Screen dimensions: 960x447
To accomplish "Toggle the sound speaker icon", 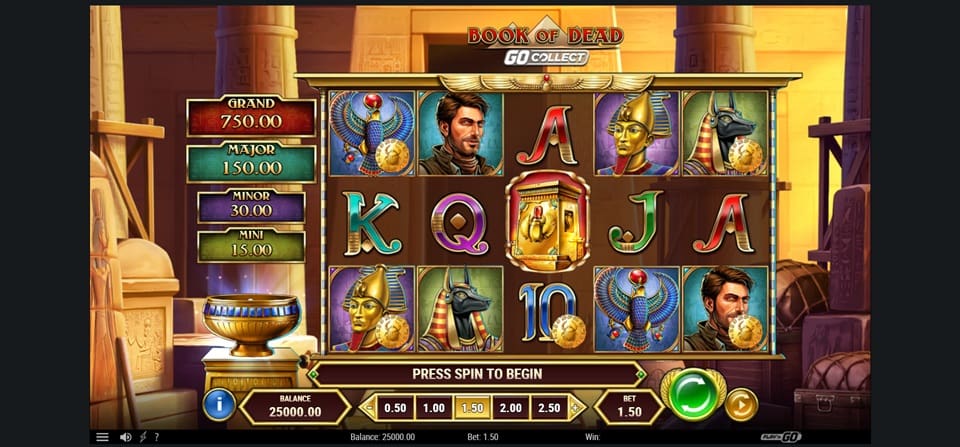I will click(126, 437).
